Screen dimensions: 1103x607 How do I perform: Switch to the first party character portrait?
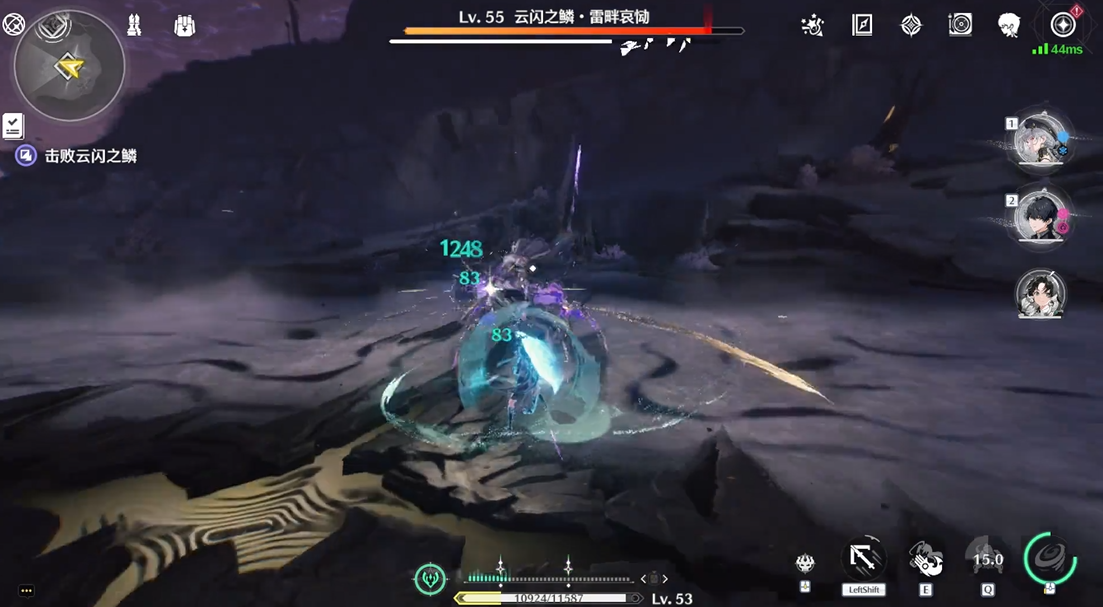tap(1041, 142)
